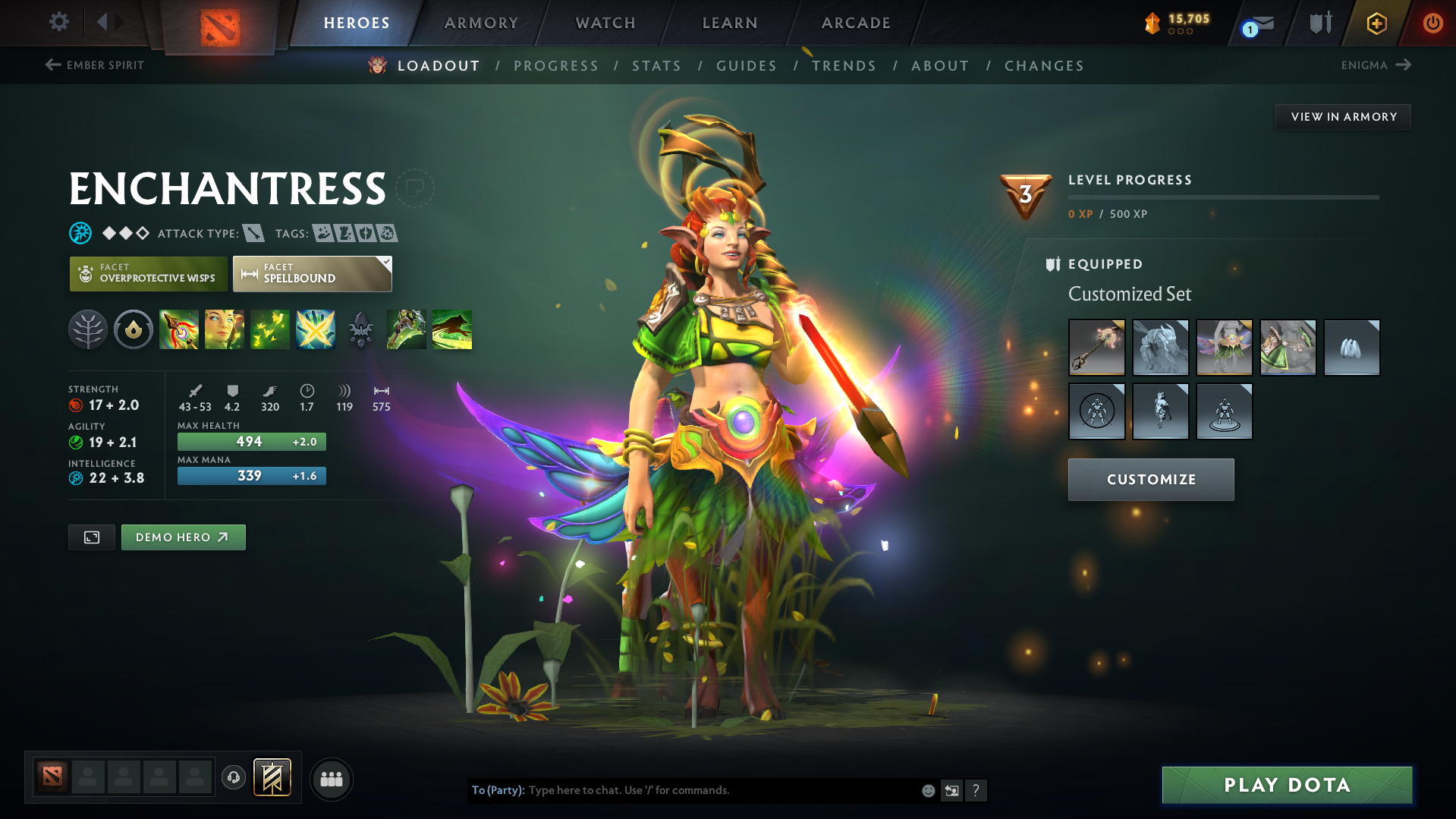
Task: Go to the Learn tab
Action: (730, 23)
